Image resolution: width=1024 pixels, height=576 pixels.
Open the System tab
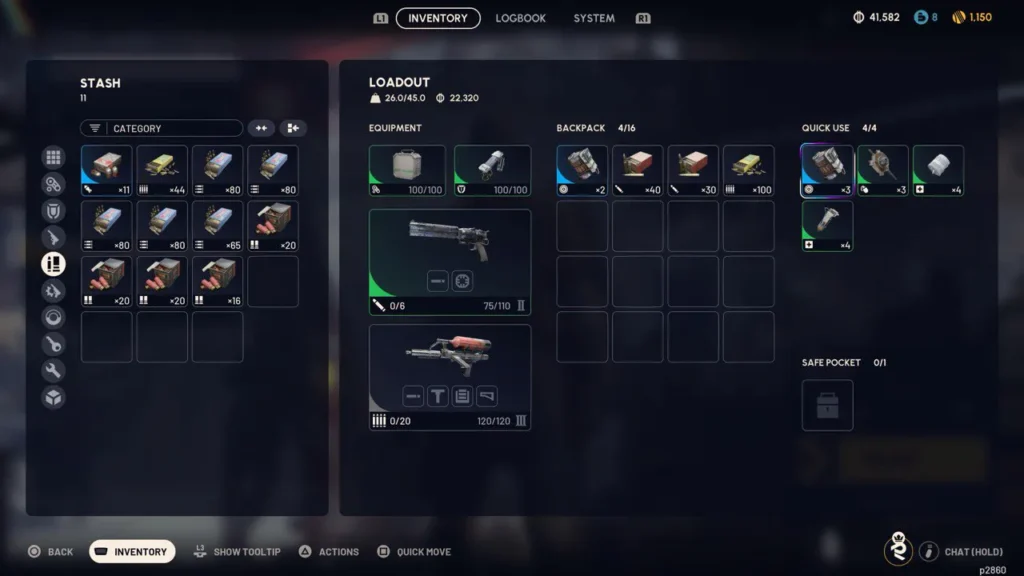(x=594, y=18)
